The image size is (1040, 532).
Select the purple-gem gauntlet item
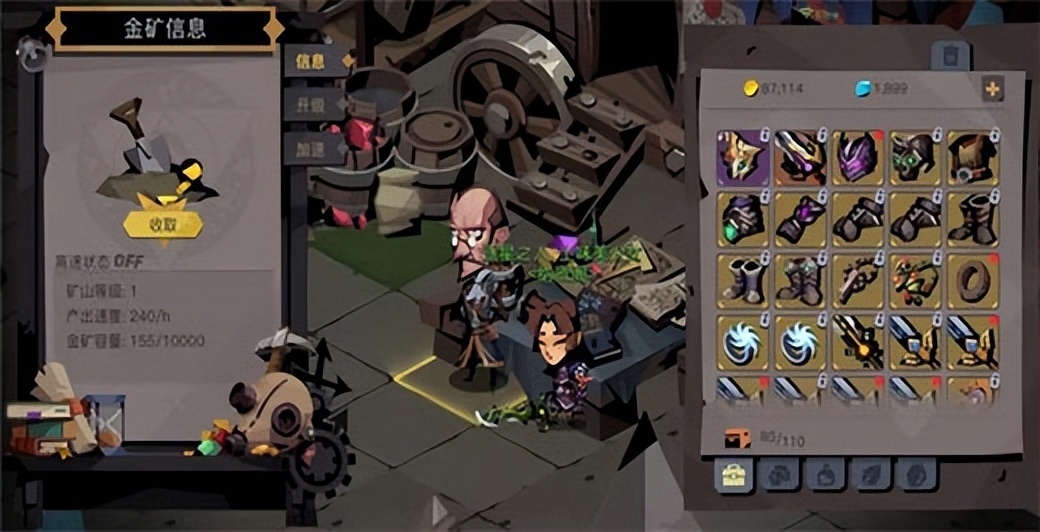pos(799,218)
